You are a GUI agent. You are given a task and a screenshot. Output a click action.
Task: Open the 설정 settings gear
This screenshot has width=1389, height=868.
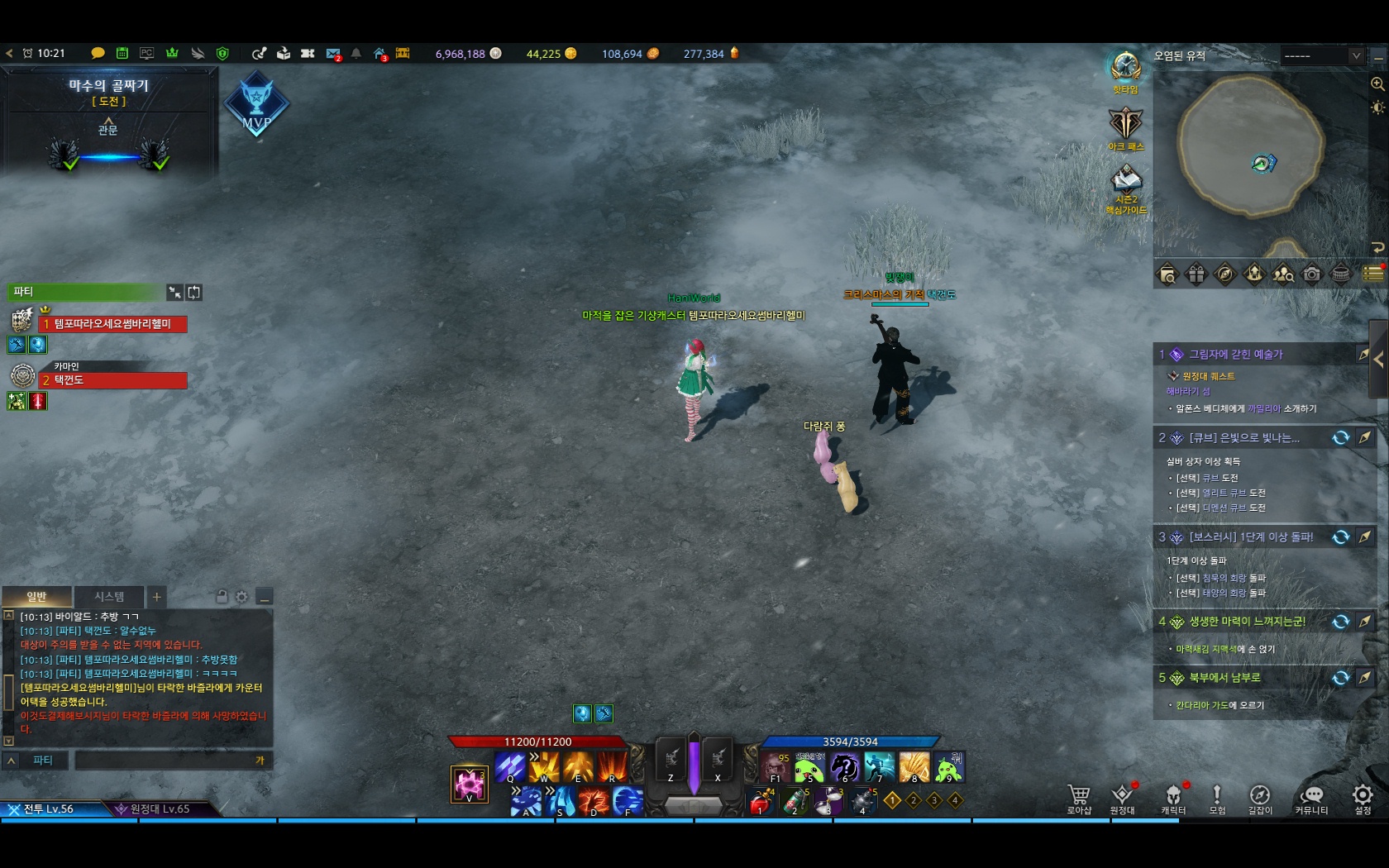1363,798
